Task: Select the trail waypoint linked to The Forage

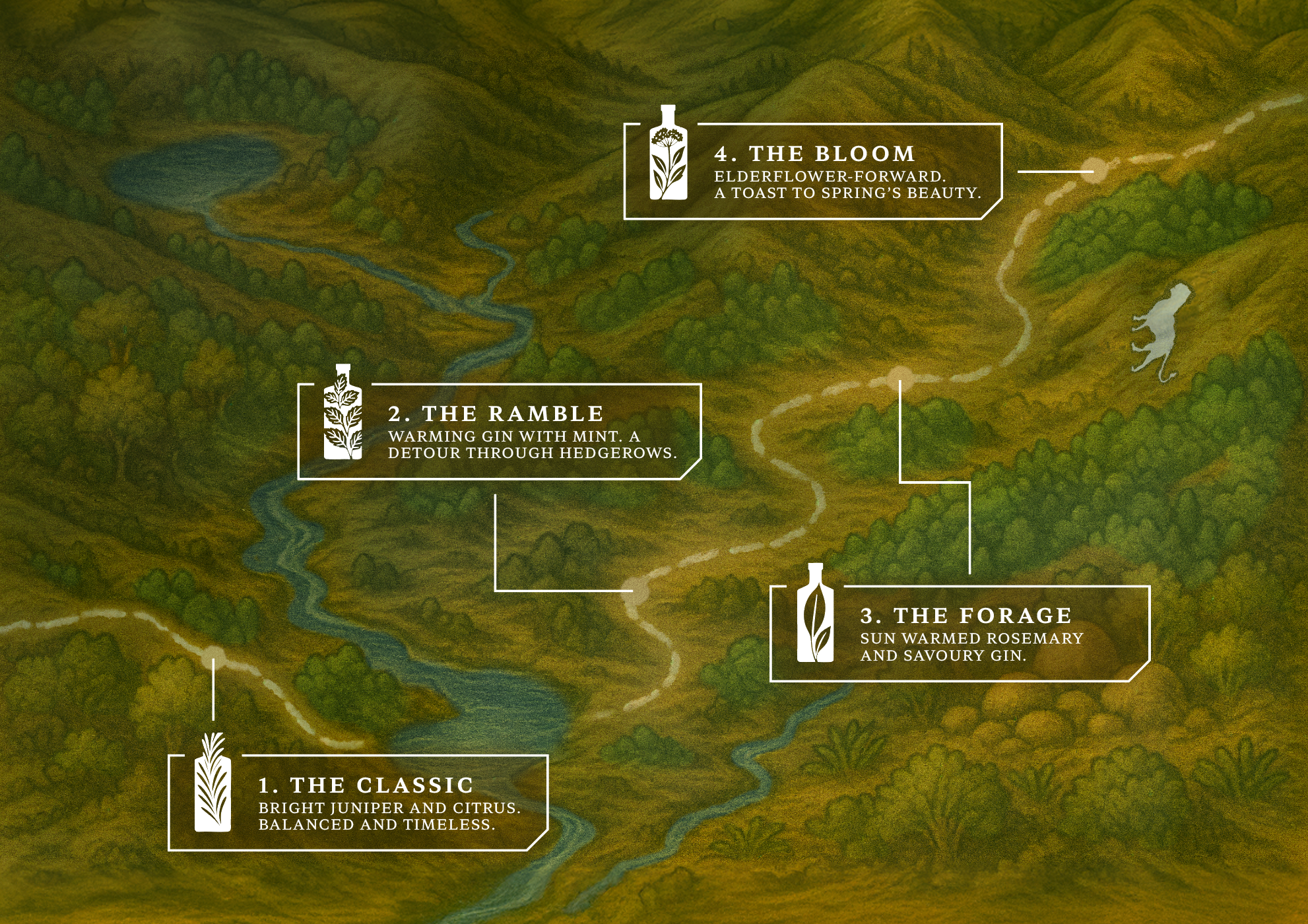Action: click(x=899, y=377)
